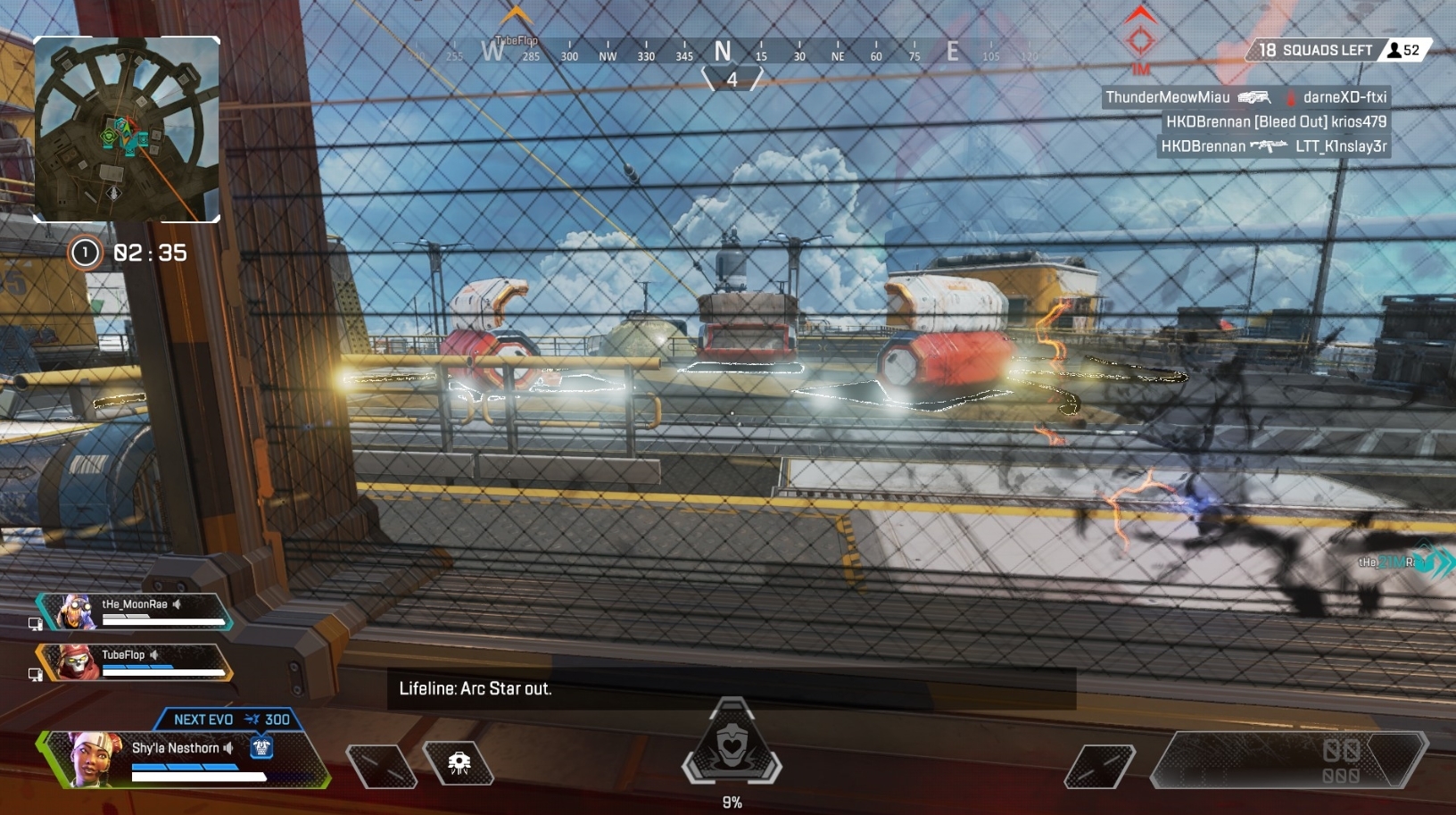Click the player count person icon beside 52

tap(1394, 50)
